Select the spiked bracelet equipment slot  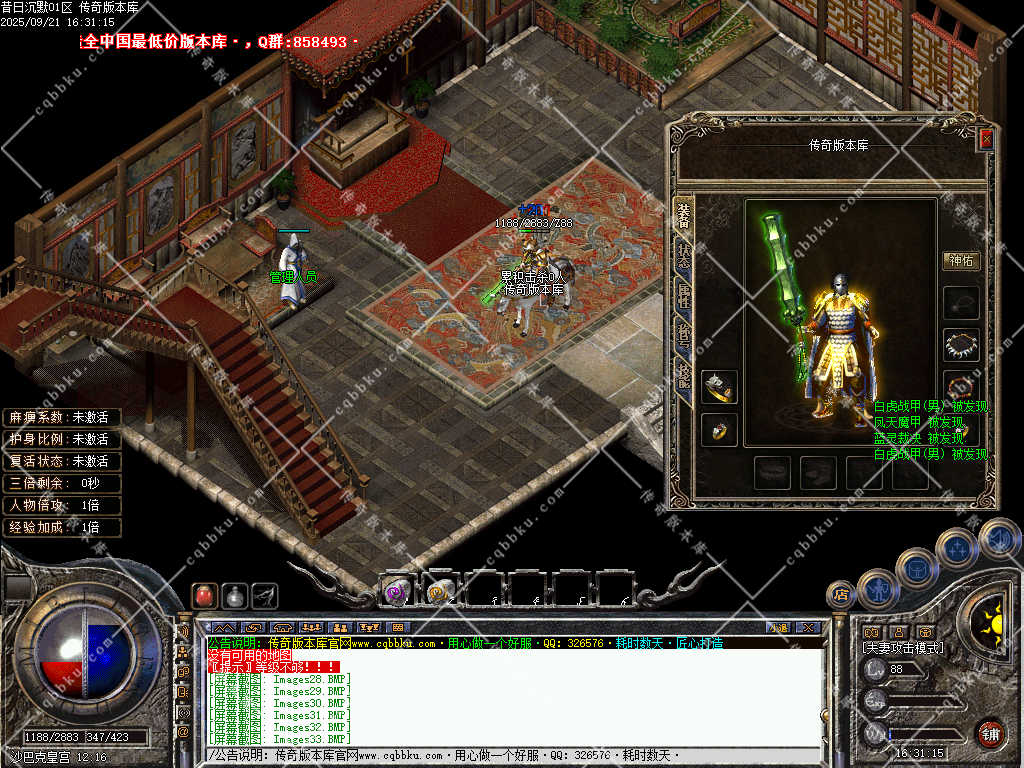point(961,345)
